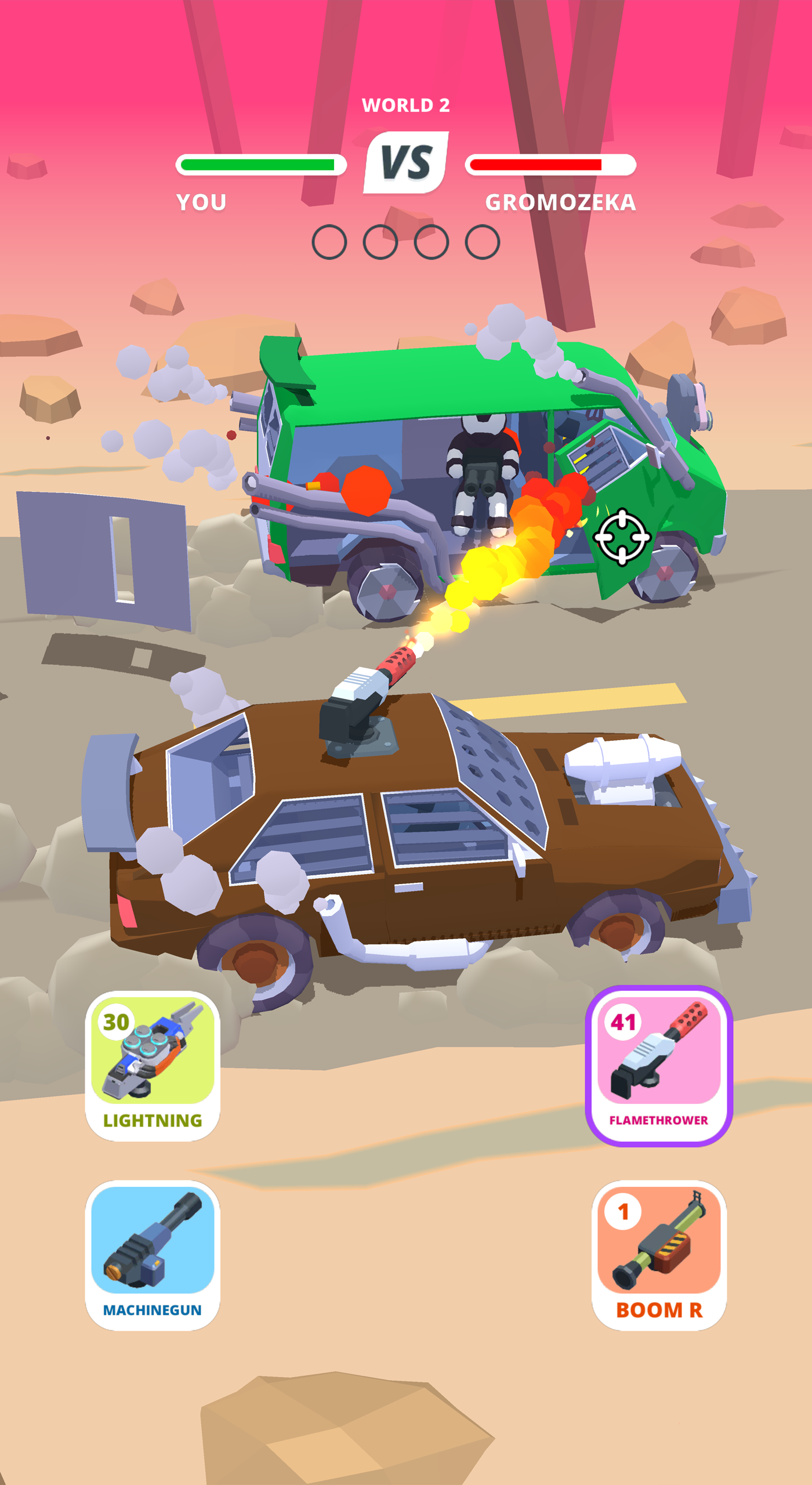Tap the WORLD 2 title text
Viewport: 812px width, 1485px height.
[406, 106]
